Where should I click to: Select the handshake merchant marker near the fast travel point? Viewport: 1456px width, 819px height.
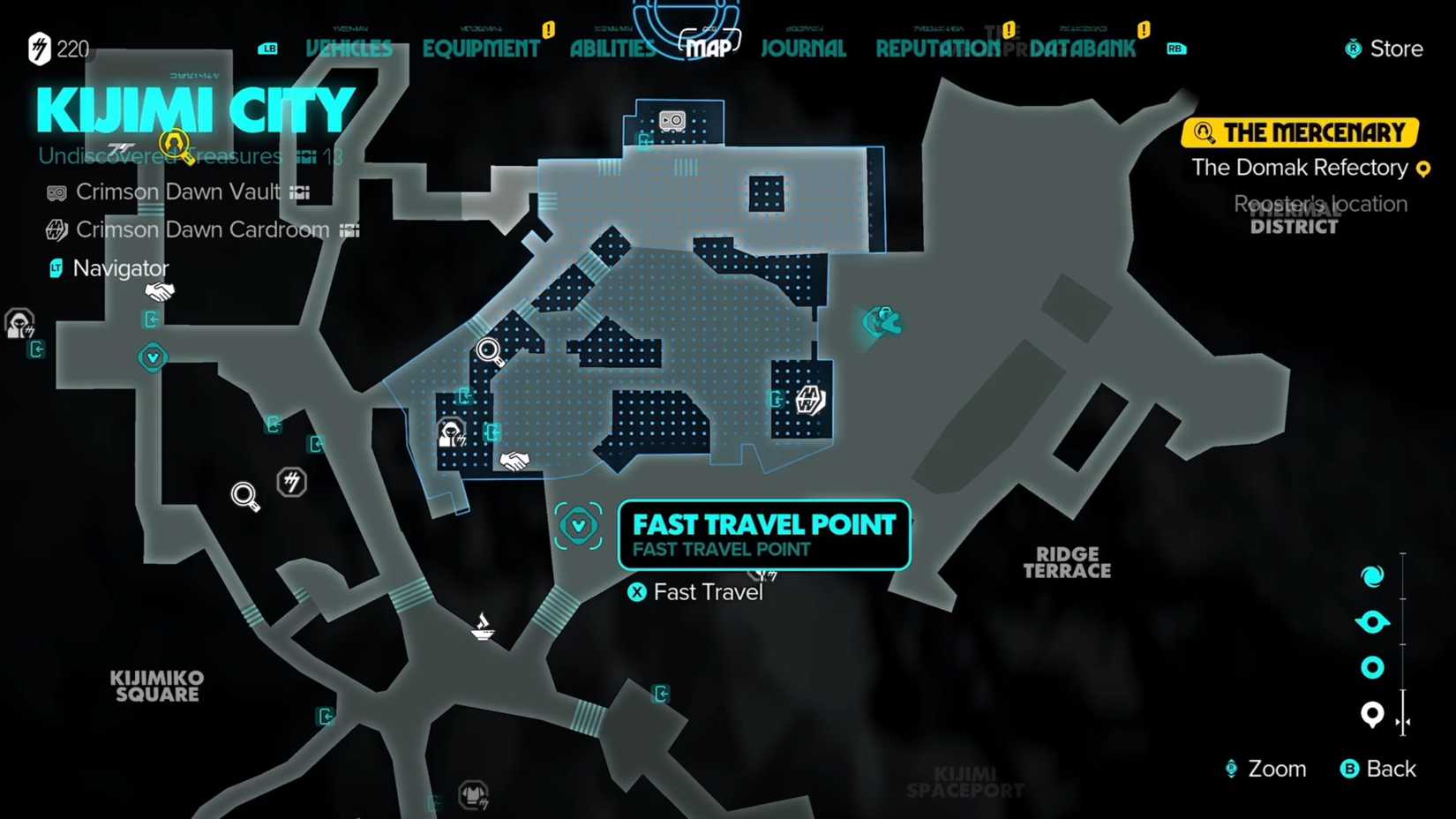(515, 459)
